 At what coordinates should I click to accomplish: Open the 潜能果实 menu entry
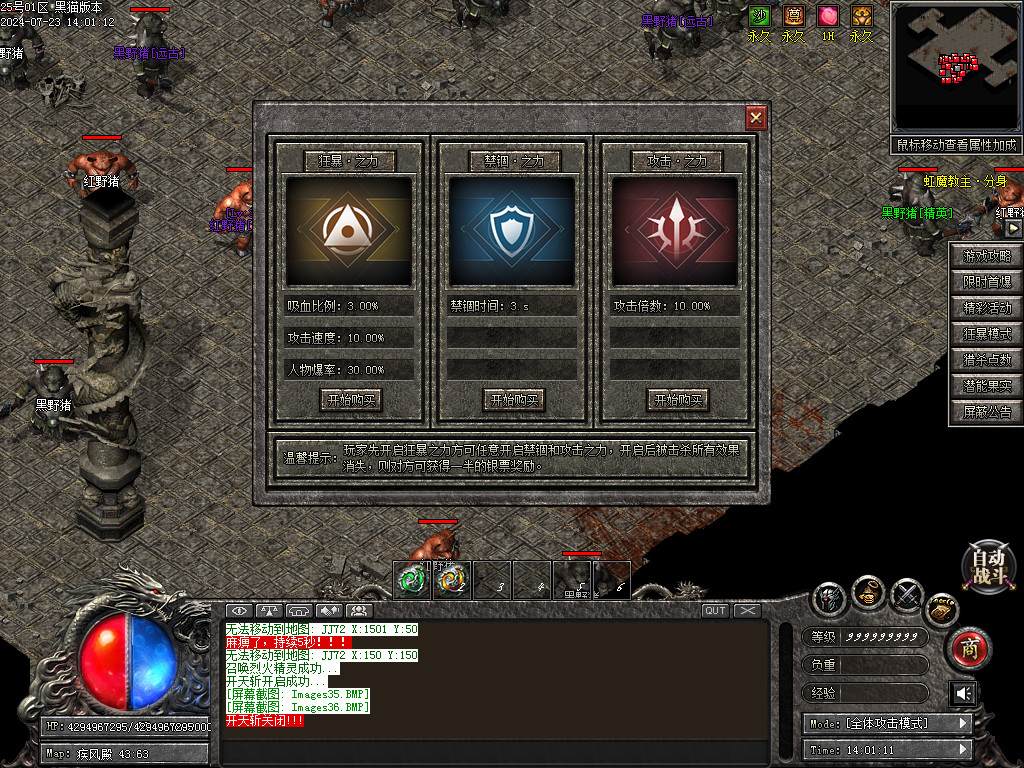coord(986,386)
